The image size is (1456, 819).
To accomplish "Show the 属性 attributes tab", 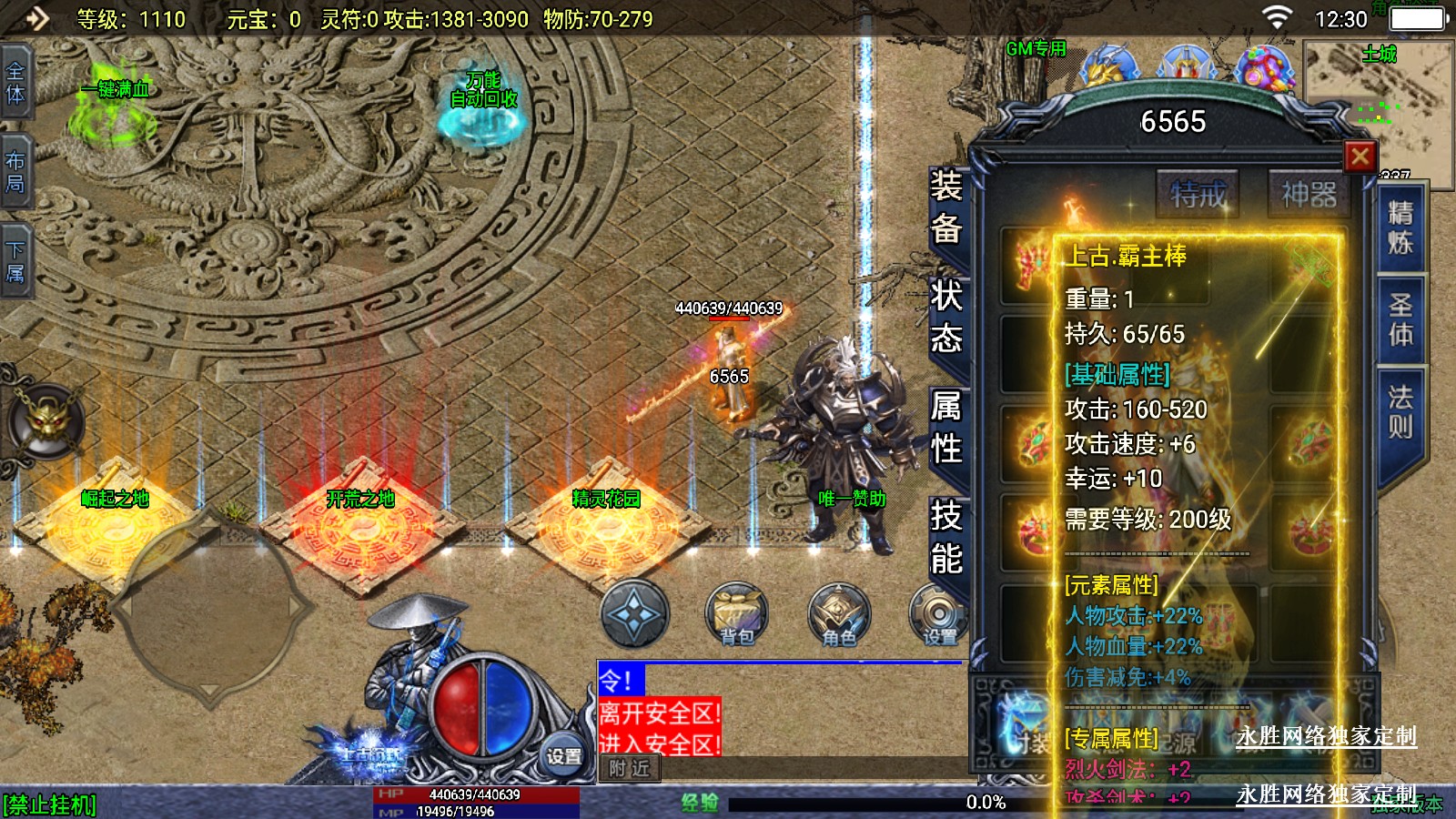I will click(946, 426).
